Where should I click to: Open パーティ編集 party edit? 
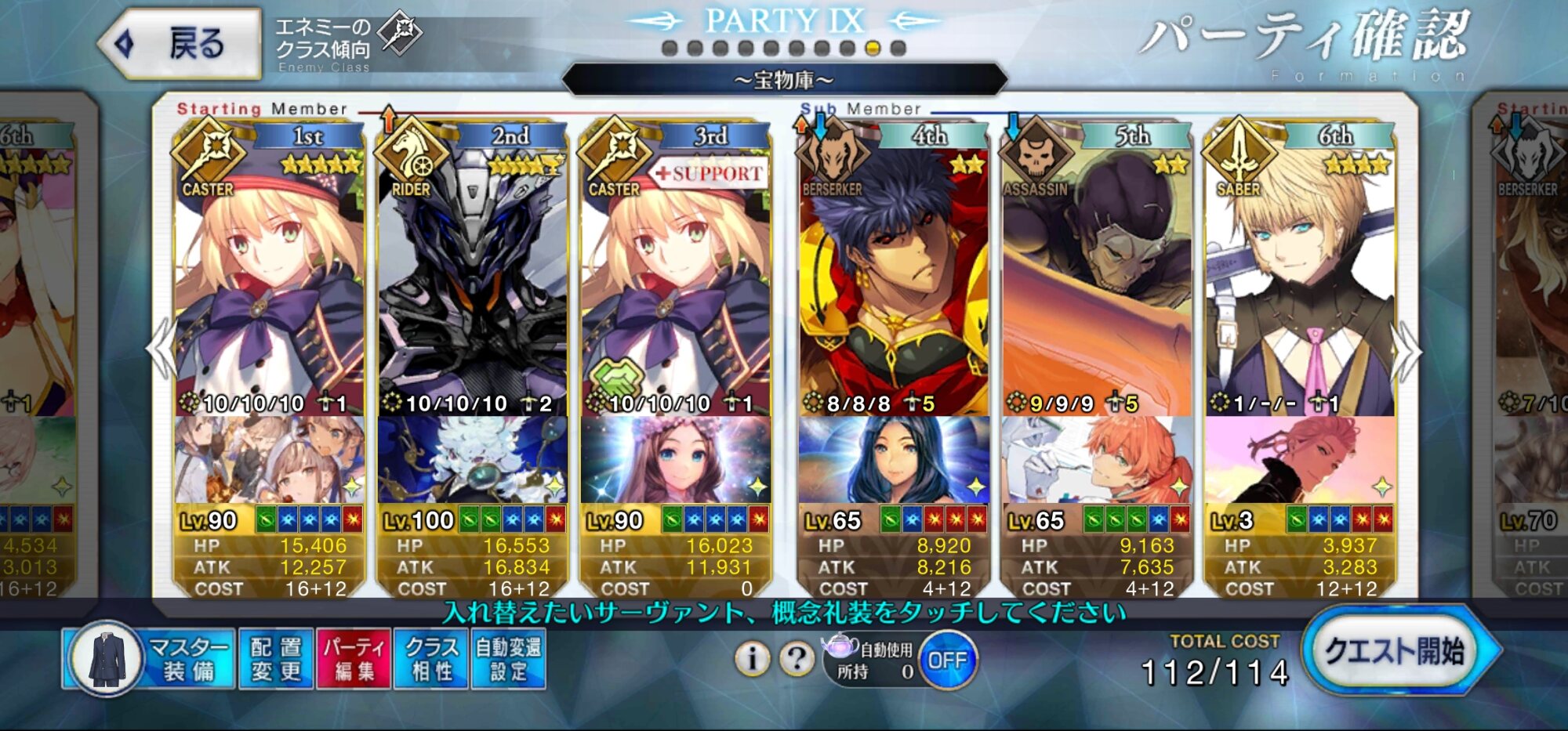point(354,660)
